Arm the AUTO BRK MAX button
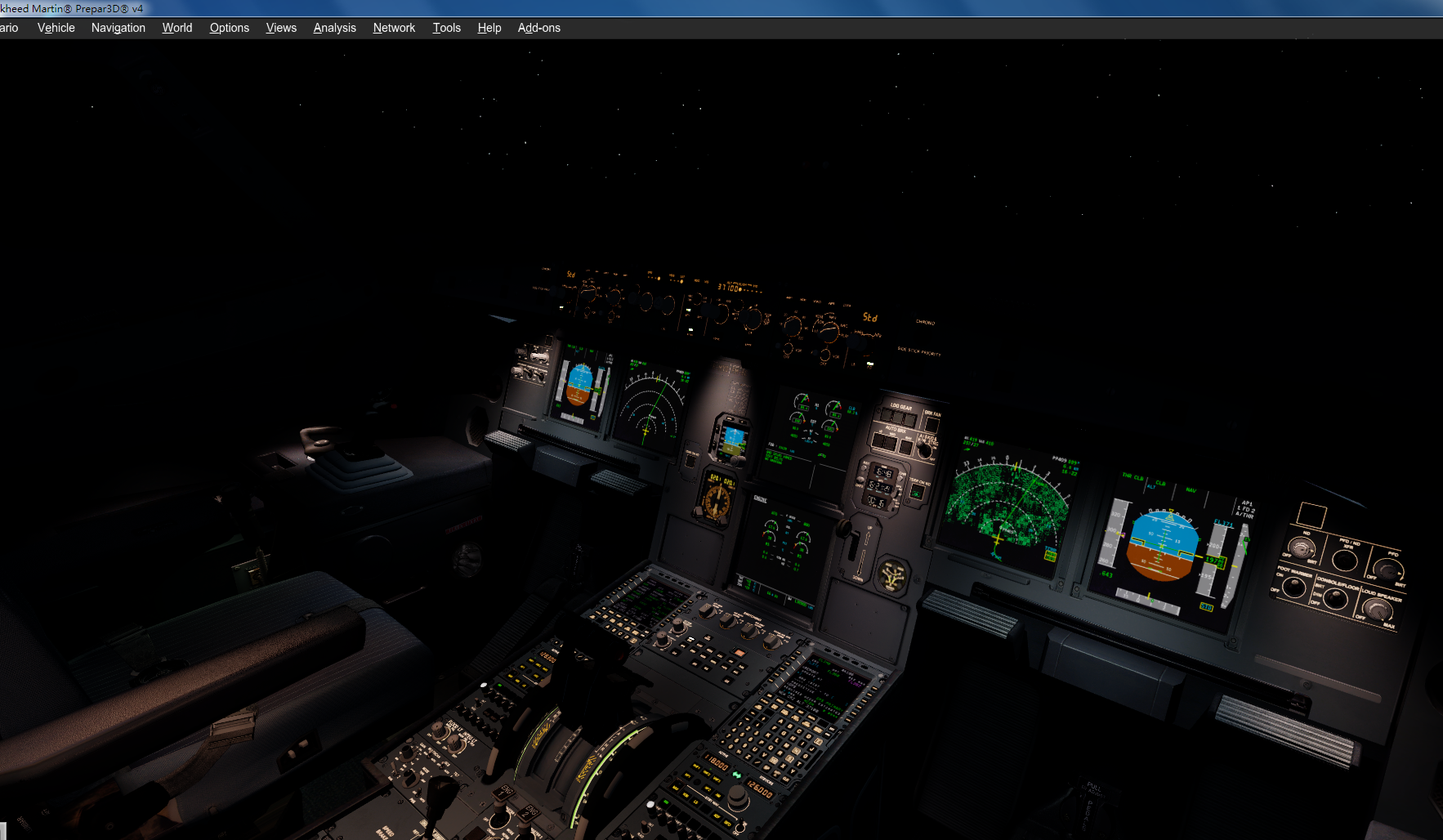Viewport: 1443px width, 840px height. pos(905,446)
